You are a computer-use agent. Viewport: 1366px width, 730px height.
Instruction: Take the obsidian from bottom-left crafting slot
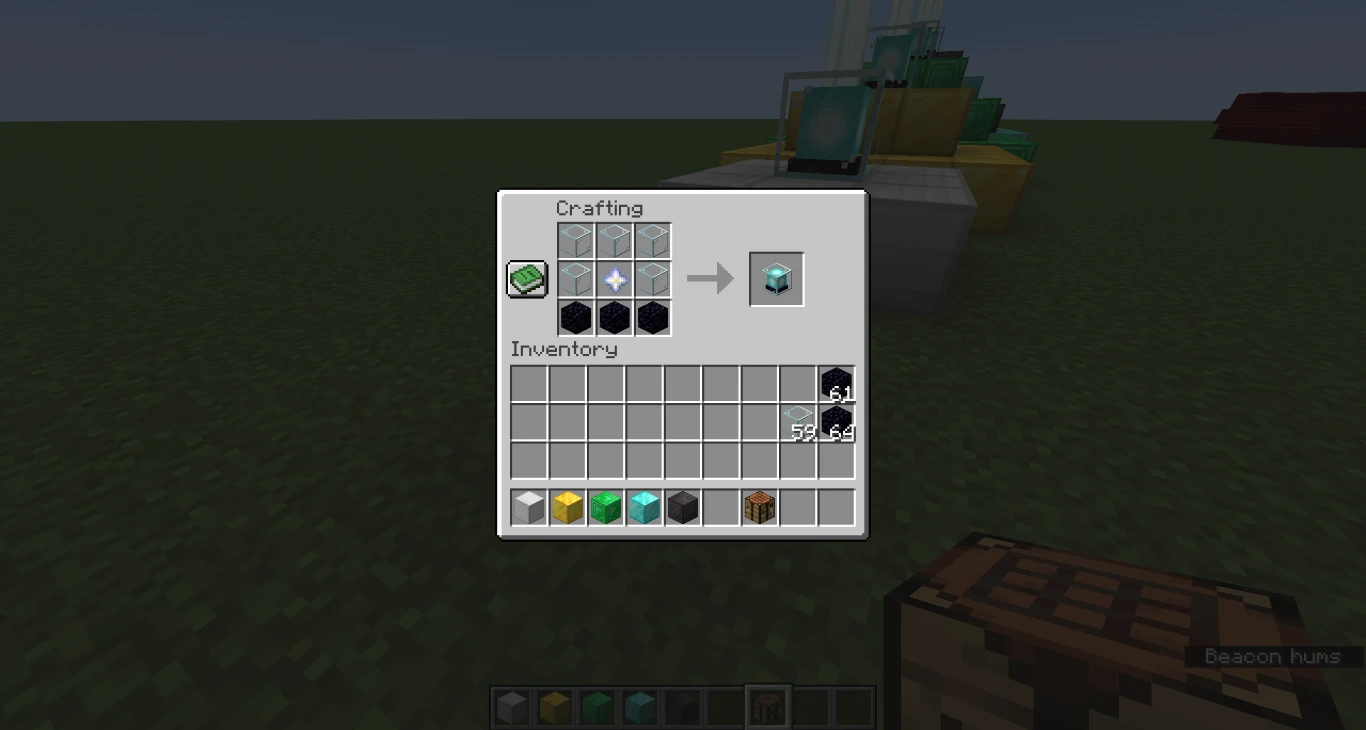[x=574, y=317]
